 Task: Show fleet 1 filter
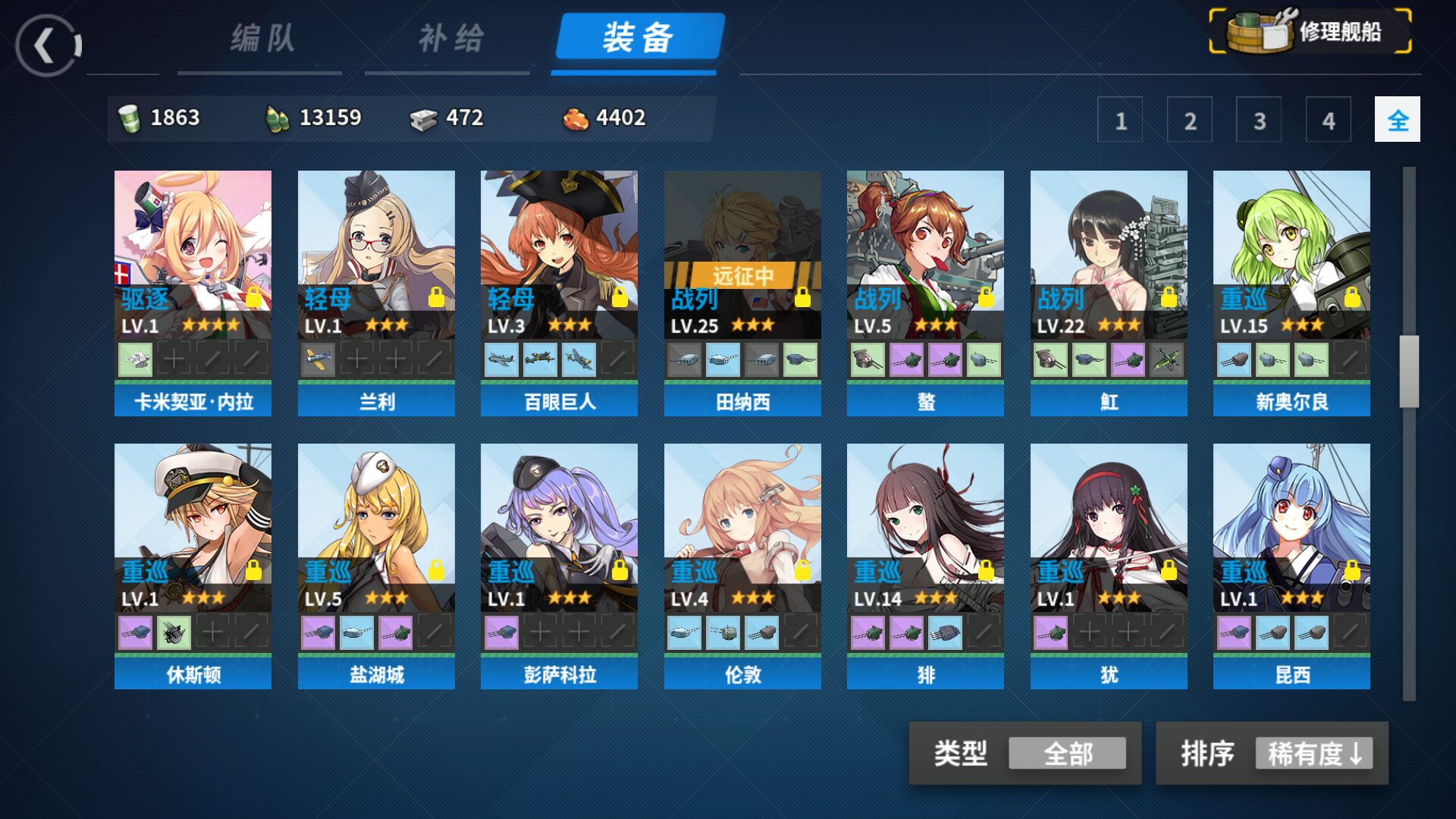[1120, 120]
